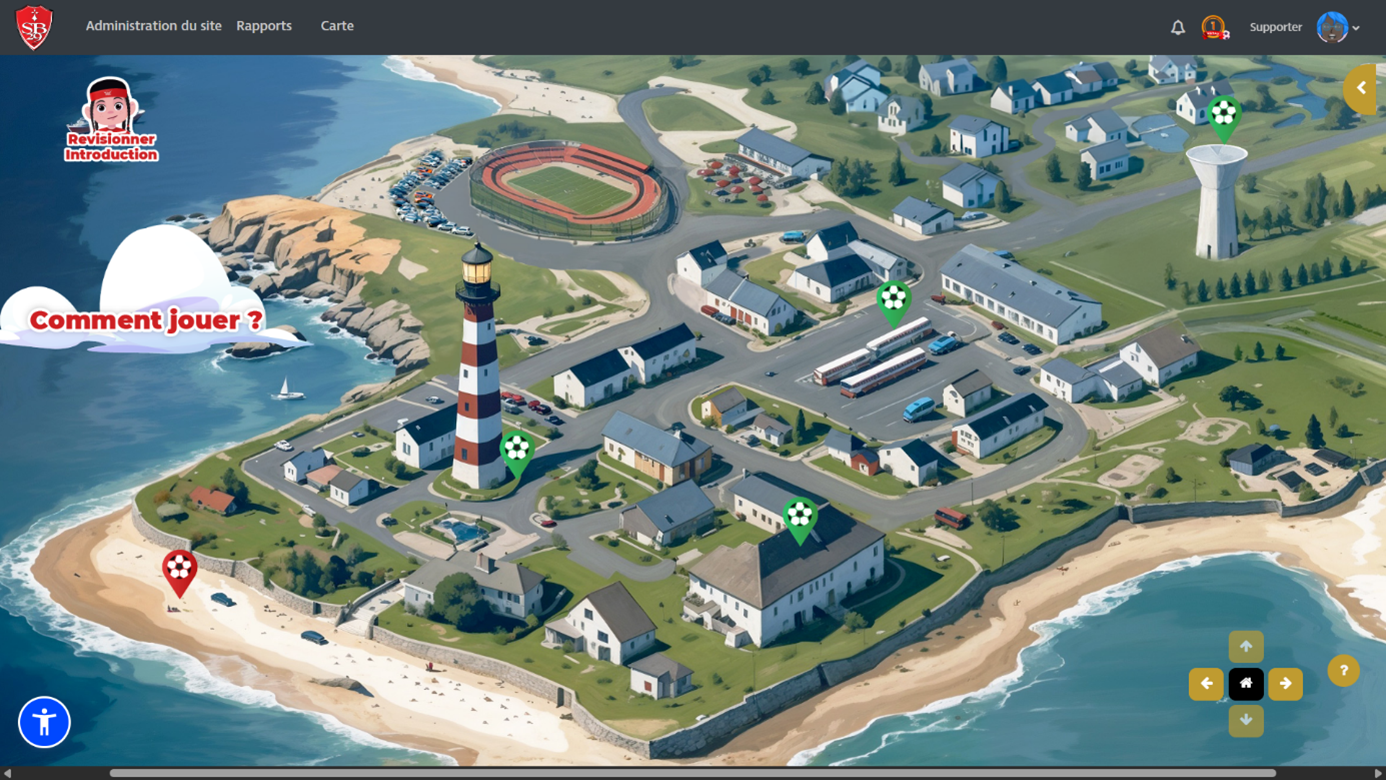Select the football pin above the buses

click(893, 299)
